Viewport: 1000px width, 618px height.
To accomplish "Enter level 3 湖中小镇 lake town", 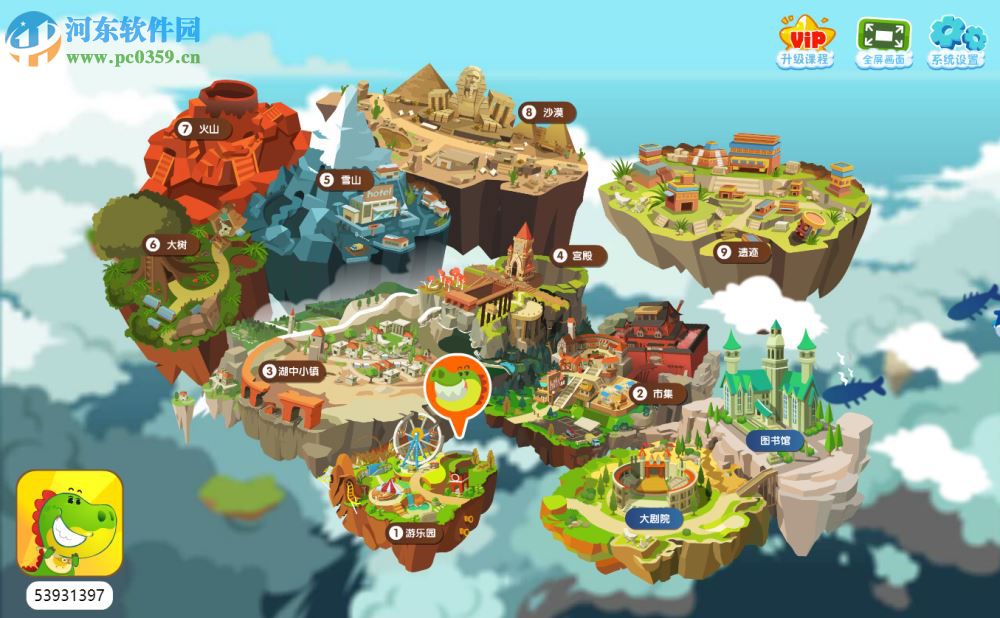I will (294, 371).
